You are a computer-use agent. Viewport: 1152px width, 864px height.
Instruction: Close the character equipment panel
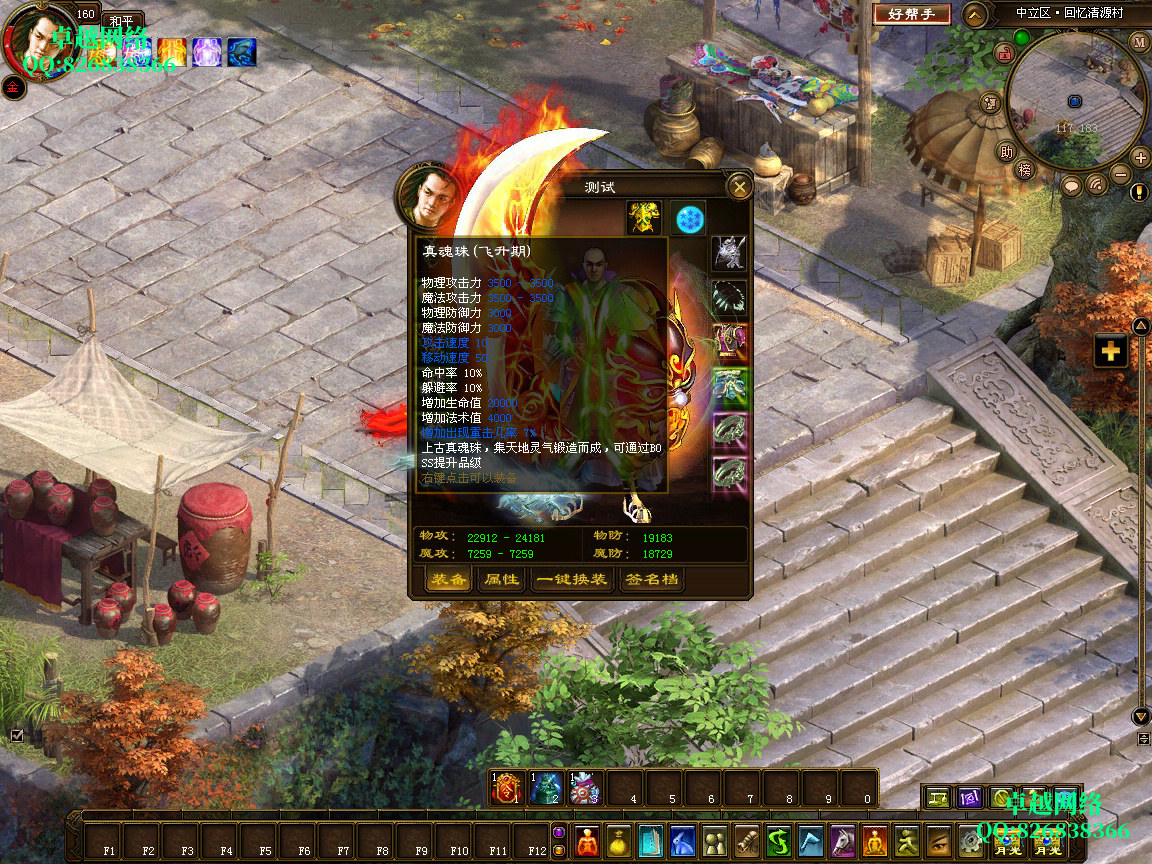pos(739,186)
